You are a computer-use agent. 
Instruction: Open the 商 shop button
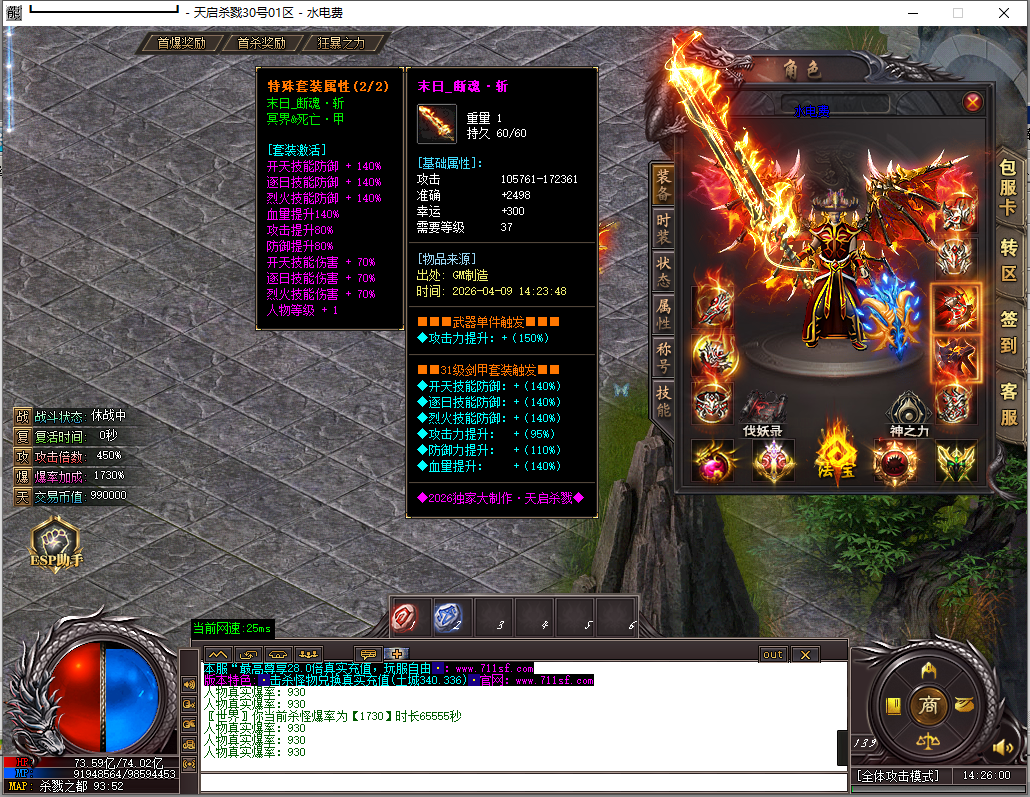[930, 705]
